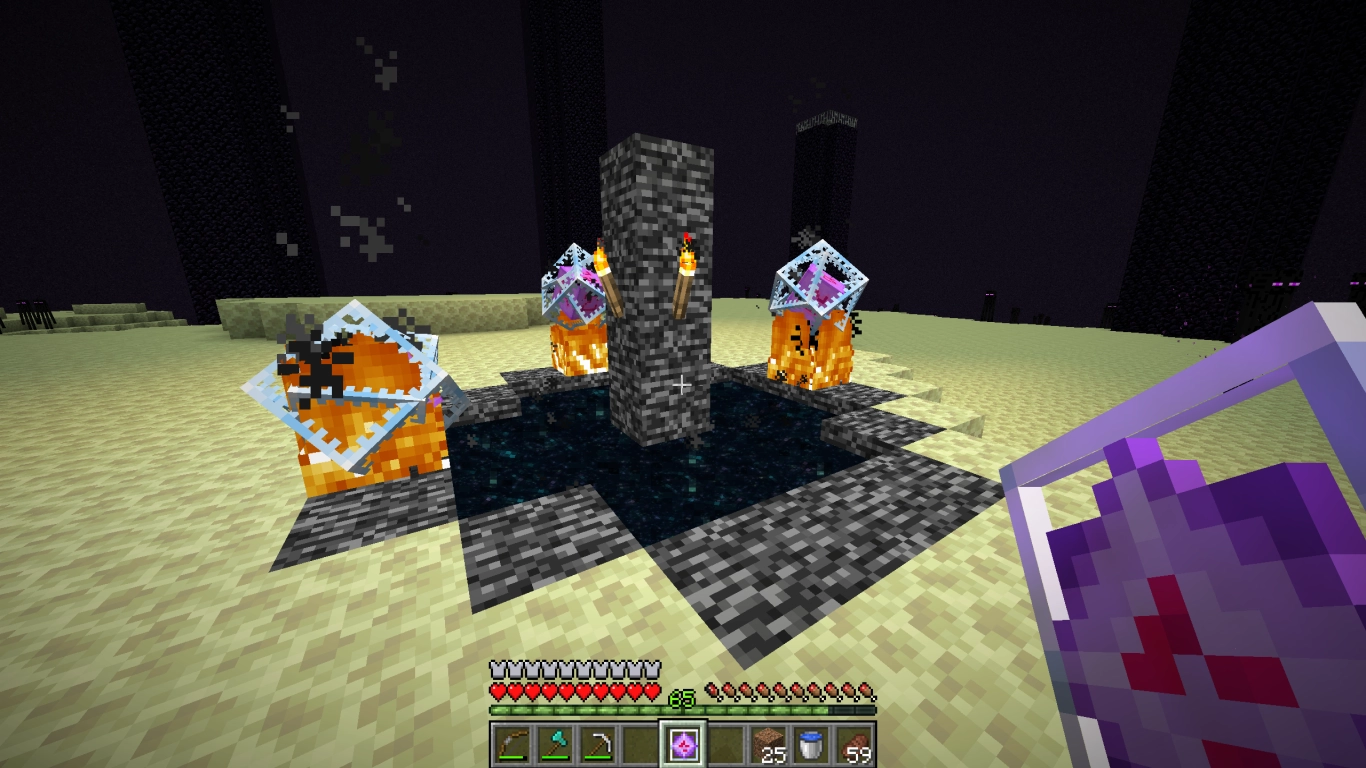The image size is (1366, 768).
Task: Select the diamond axe in the hotbar
Action: 552,745
